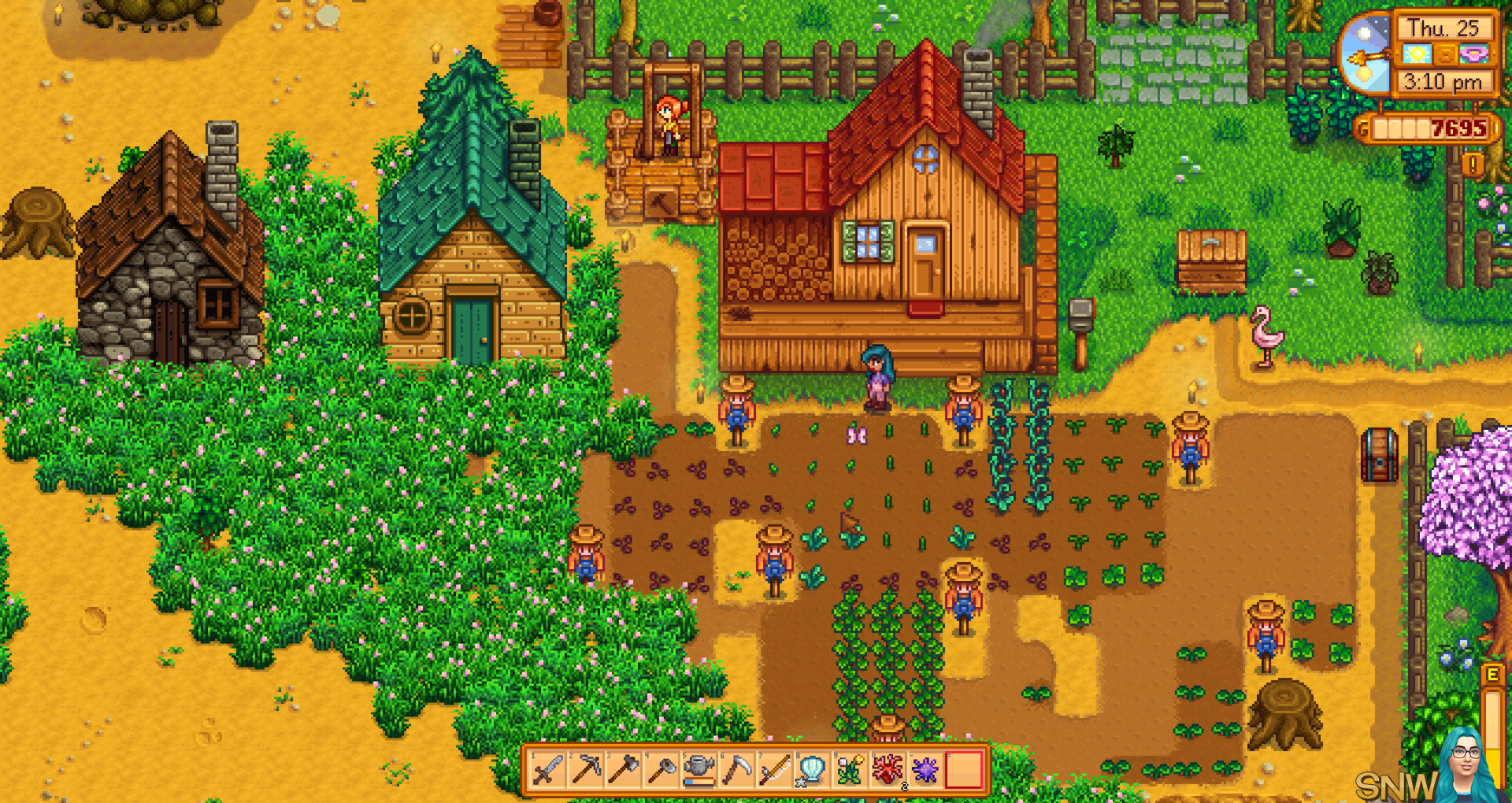Choose the flowering plant item slot
Image resolution: width=1512 pixels, height=803 pixels.
click(850, 769)
